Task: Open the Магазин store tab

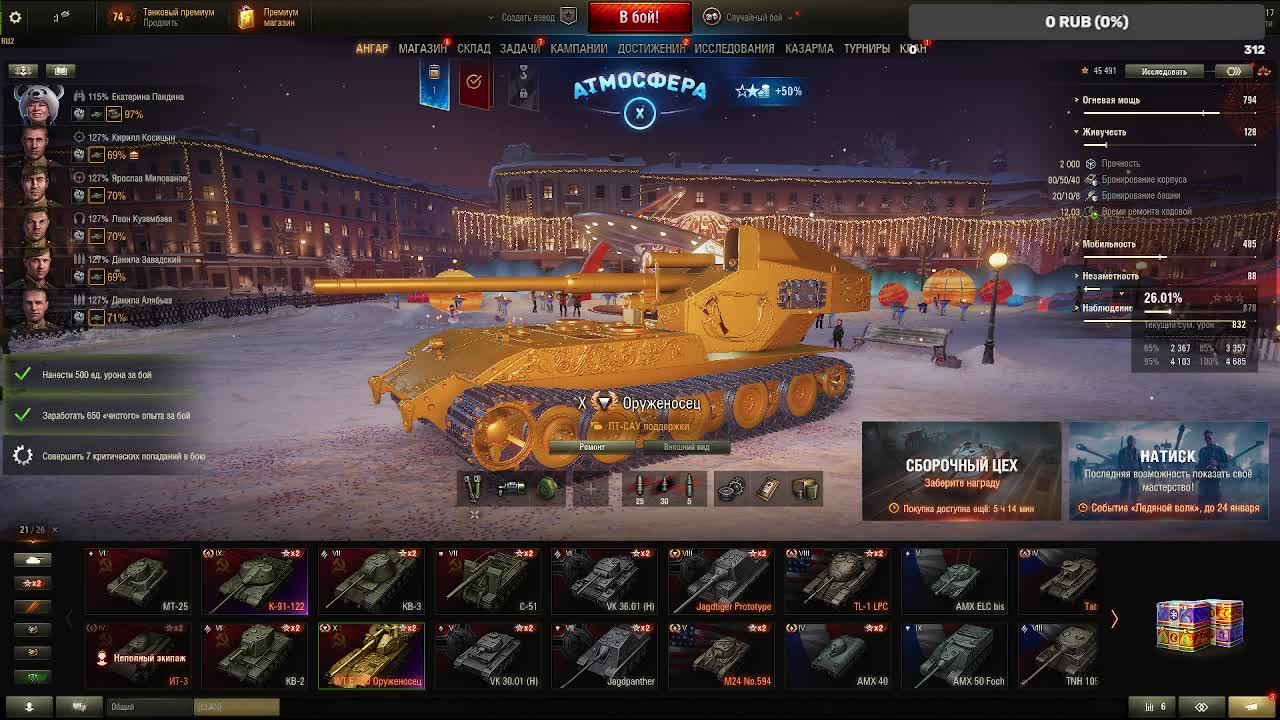Action: [422, 48]
